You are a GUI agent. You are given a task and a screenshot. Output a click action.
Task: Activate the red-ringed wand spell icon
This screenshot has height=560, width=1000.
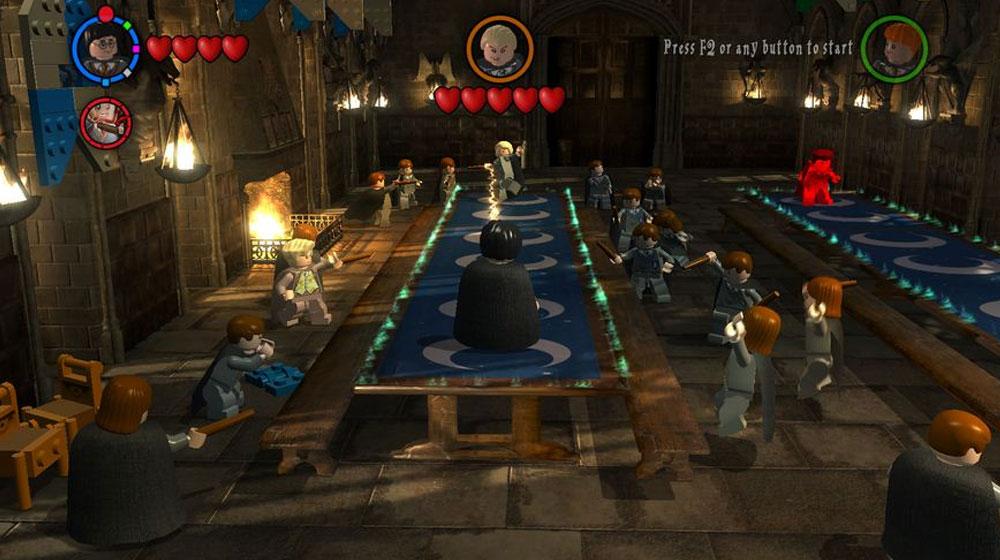(x=105, y=123)
